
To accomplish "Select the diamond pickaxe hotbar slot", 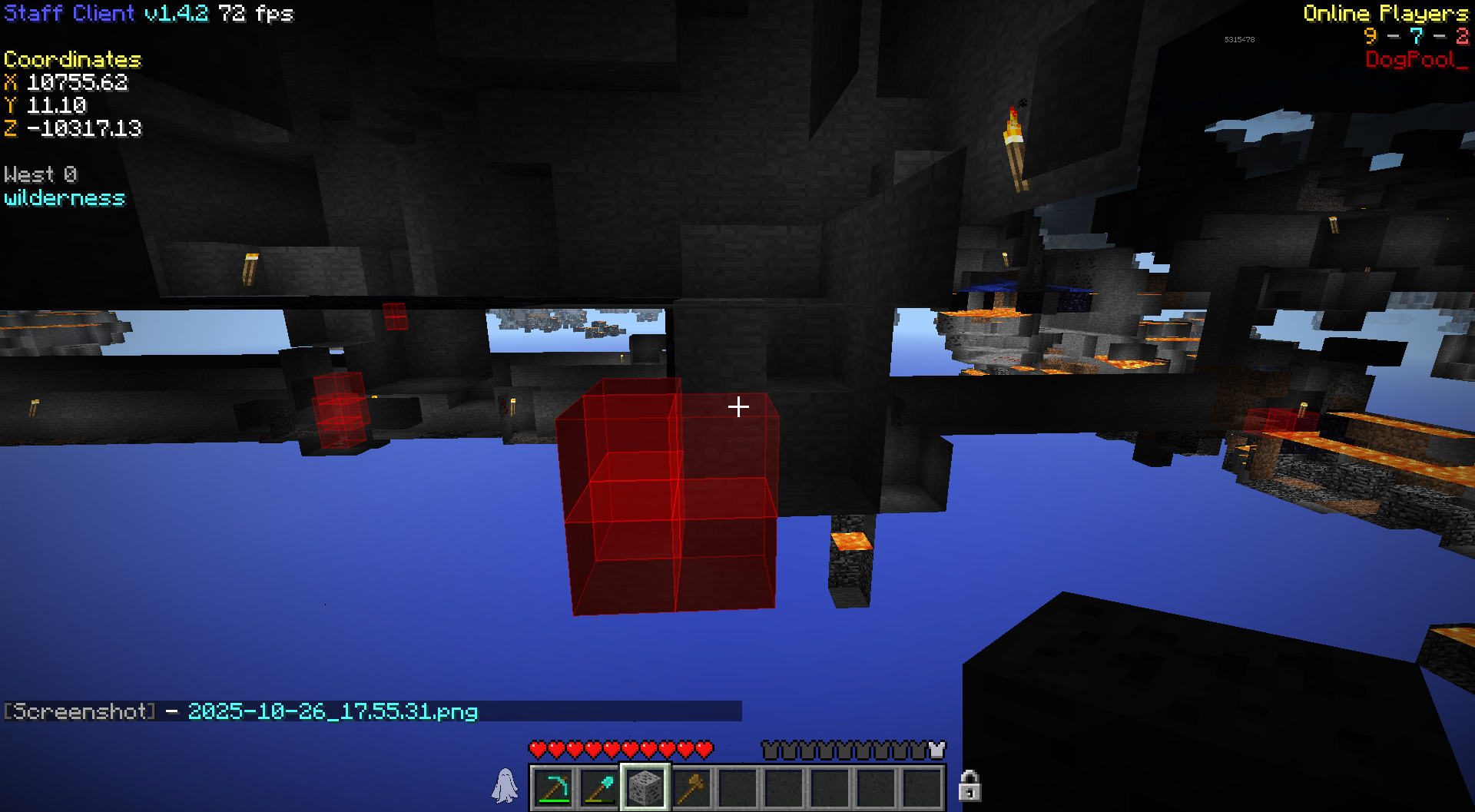I will click(x=553, y=787).
